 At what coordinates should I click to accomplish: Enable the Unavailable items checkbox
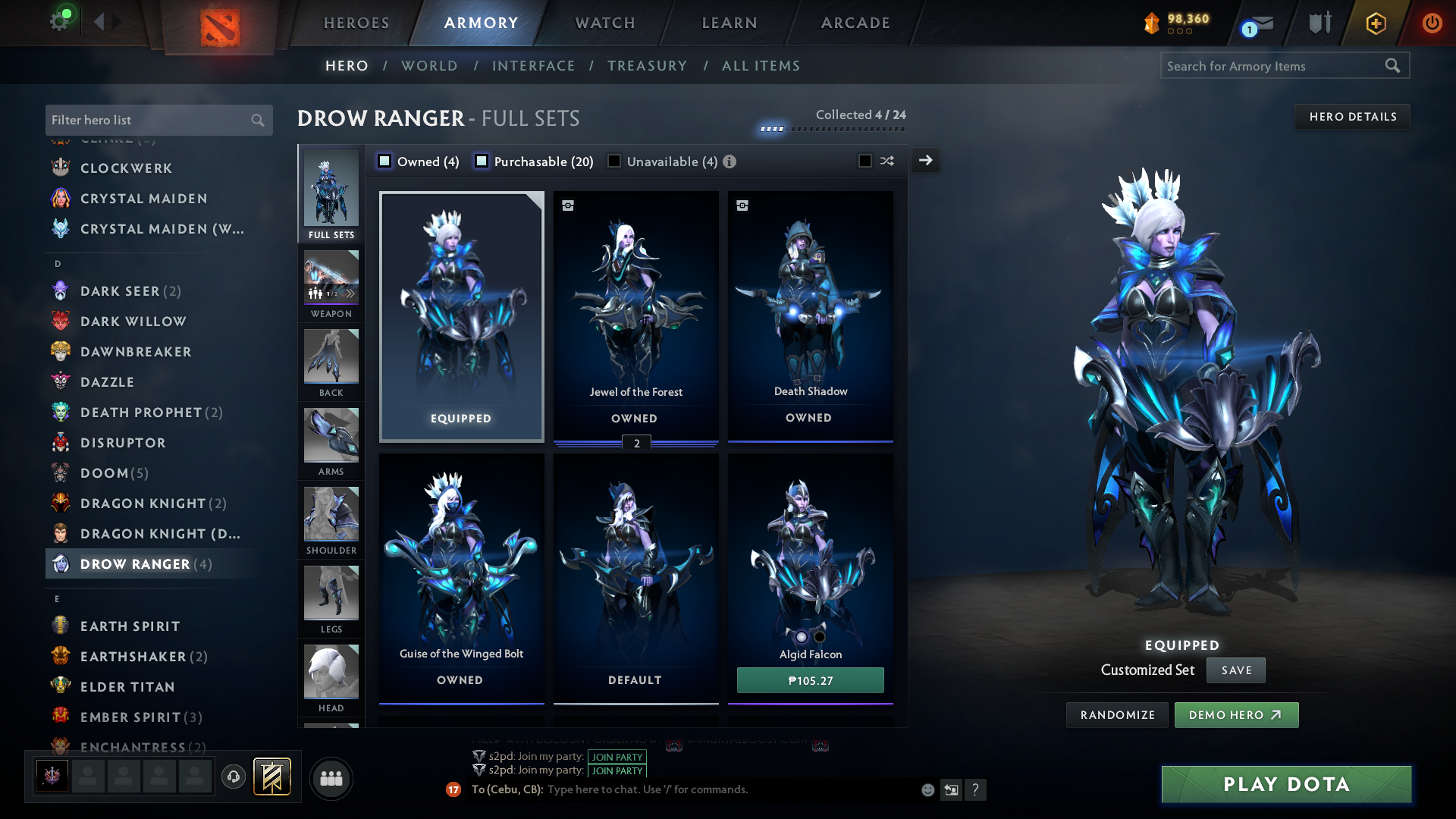[614, 161]
